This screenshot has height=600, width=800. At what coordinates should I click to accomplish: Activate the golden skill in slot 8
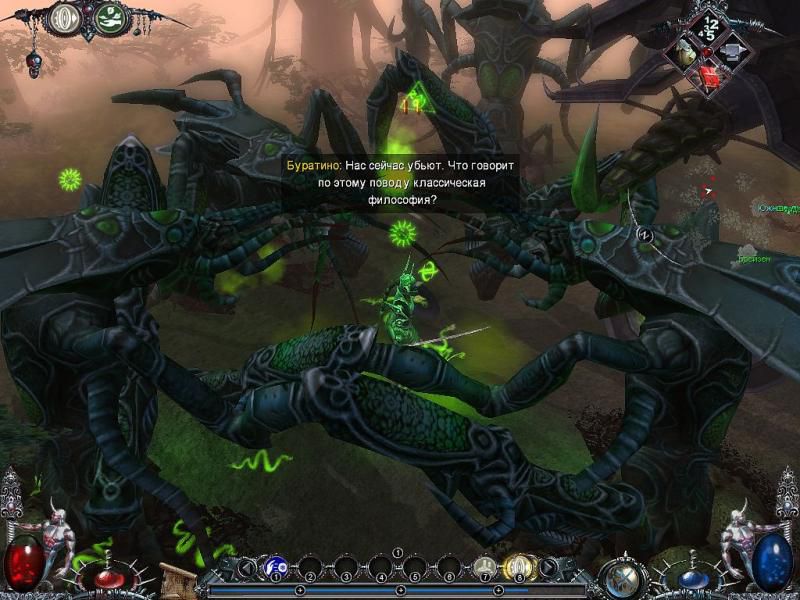[x=520, y=568]
